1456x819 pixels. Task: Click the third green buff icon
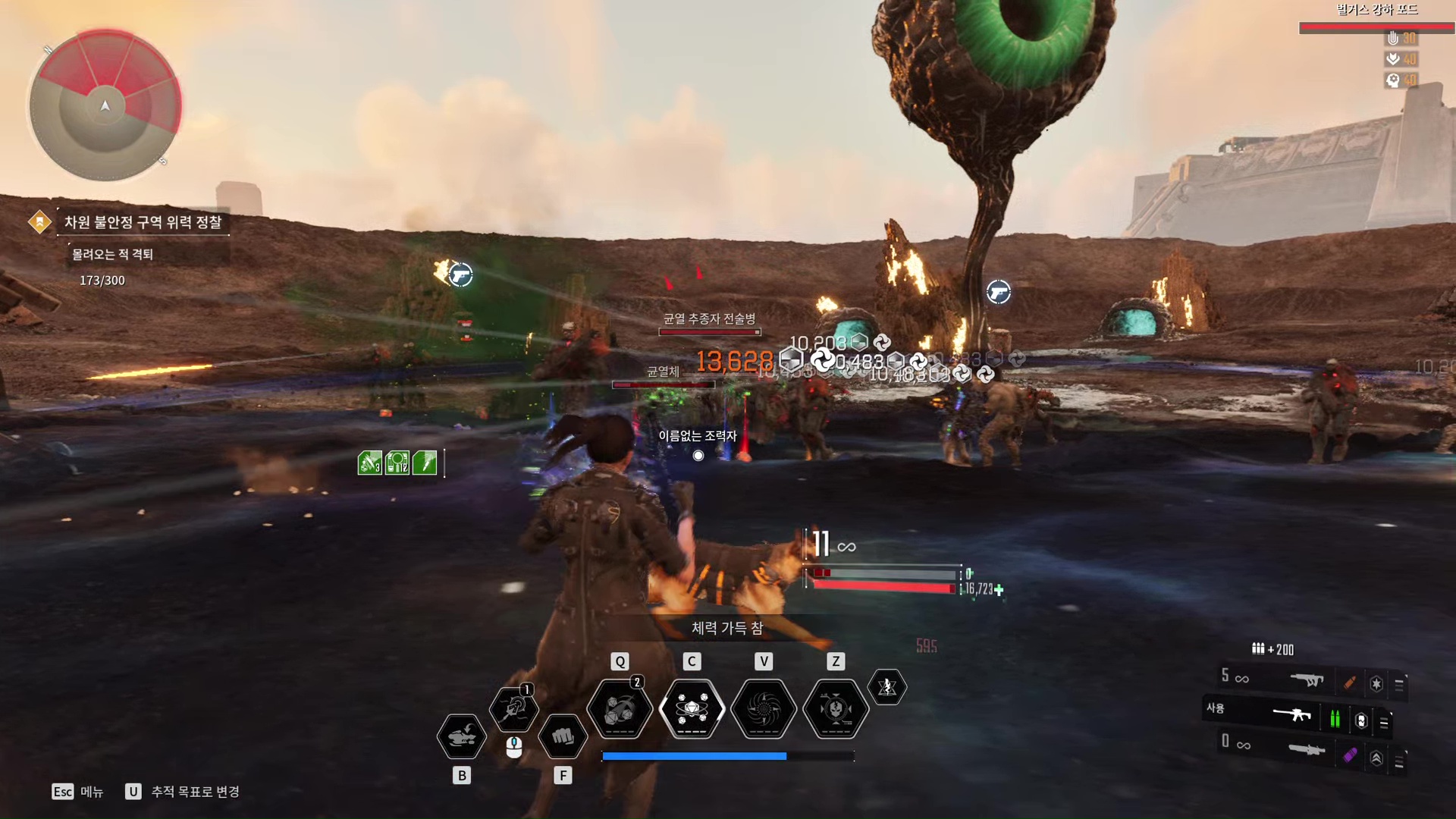tap(425, 463)
